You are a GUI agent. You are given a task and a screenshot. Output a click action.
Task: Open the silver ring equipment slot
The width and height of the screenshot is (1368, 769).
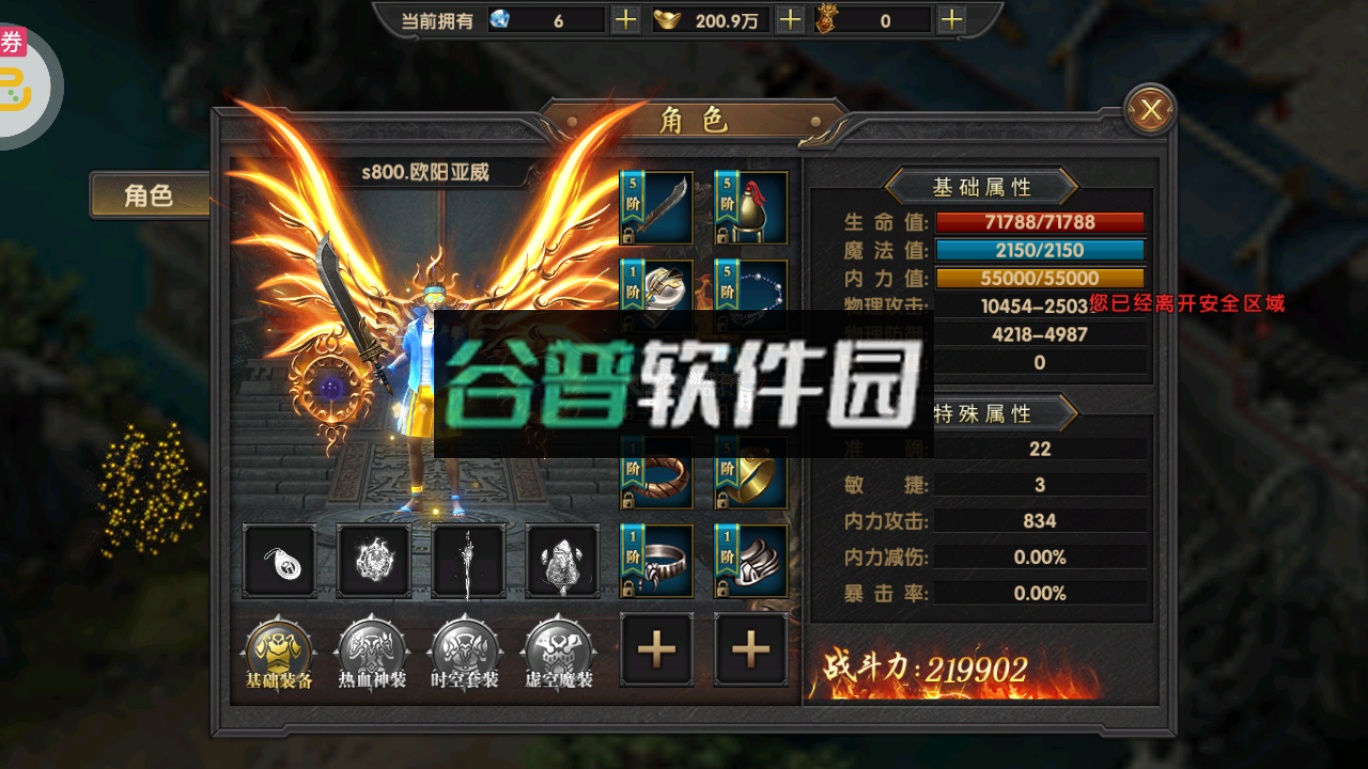[x=656, y=560]
